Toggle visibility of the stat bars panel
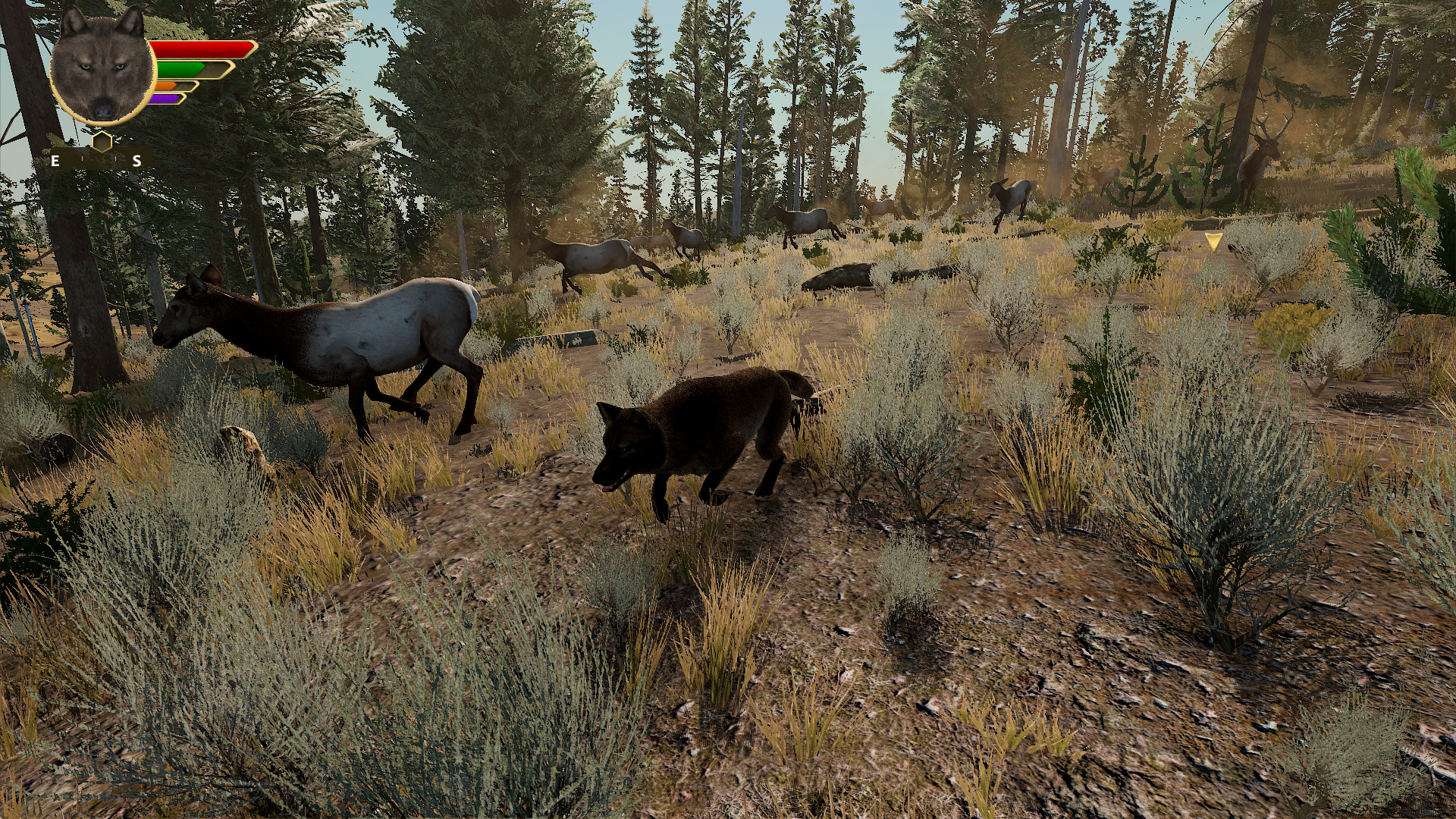1456x819 pixels. pos(190,72)
